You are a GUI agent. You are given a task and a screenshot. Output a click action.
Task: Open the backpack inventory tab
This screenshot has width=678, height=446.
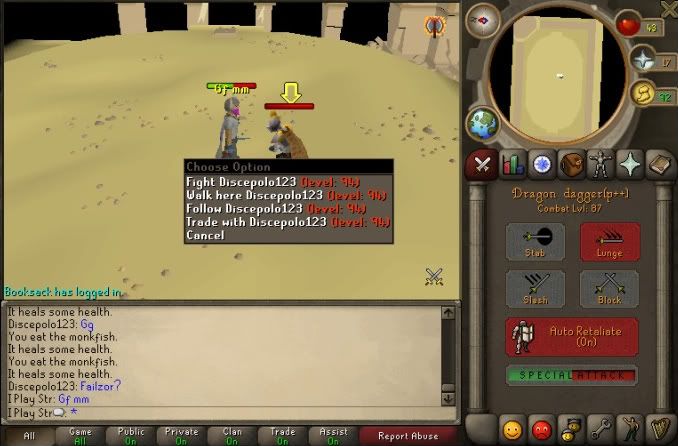572,164
